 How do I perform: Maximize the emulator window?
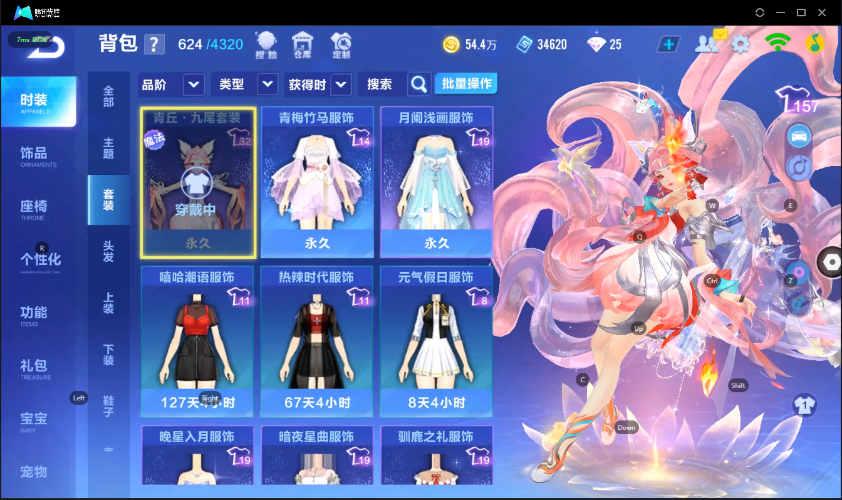801,12
